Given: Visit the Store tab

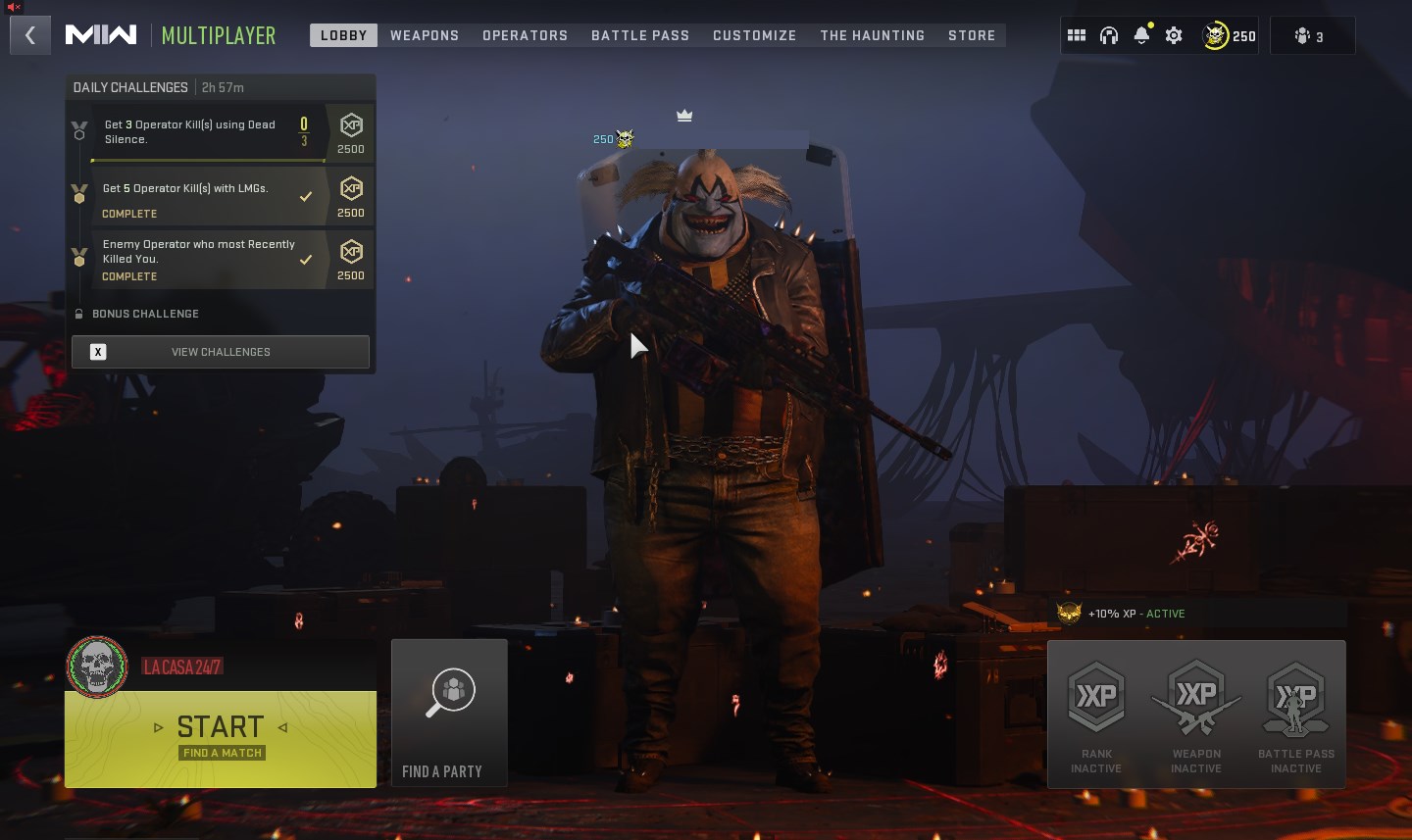Looking at the screenshot, I should 972,35.
